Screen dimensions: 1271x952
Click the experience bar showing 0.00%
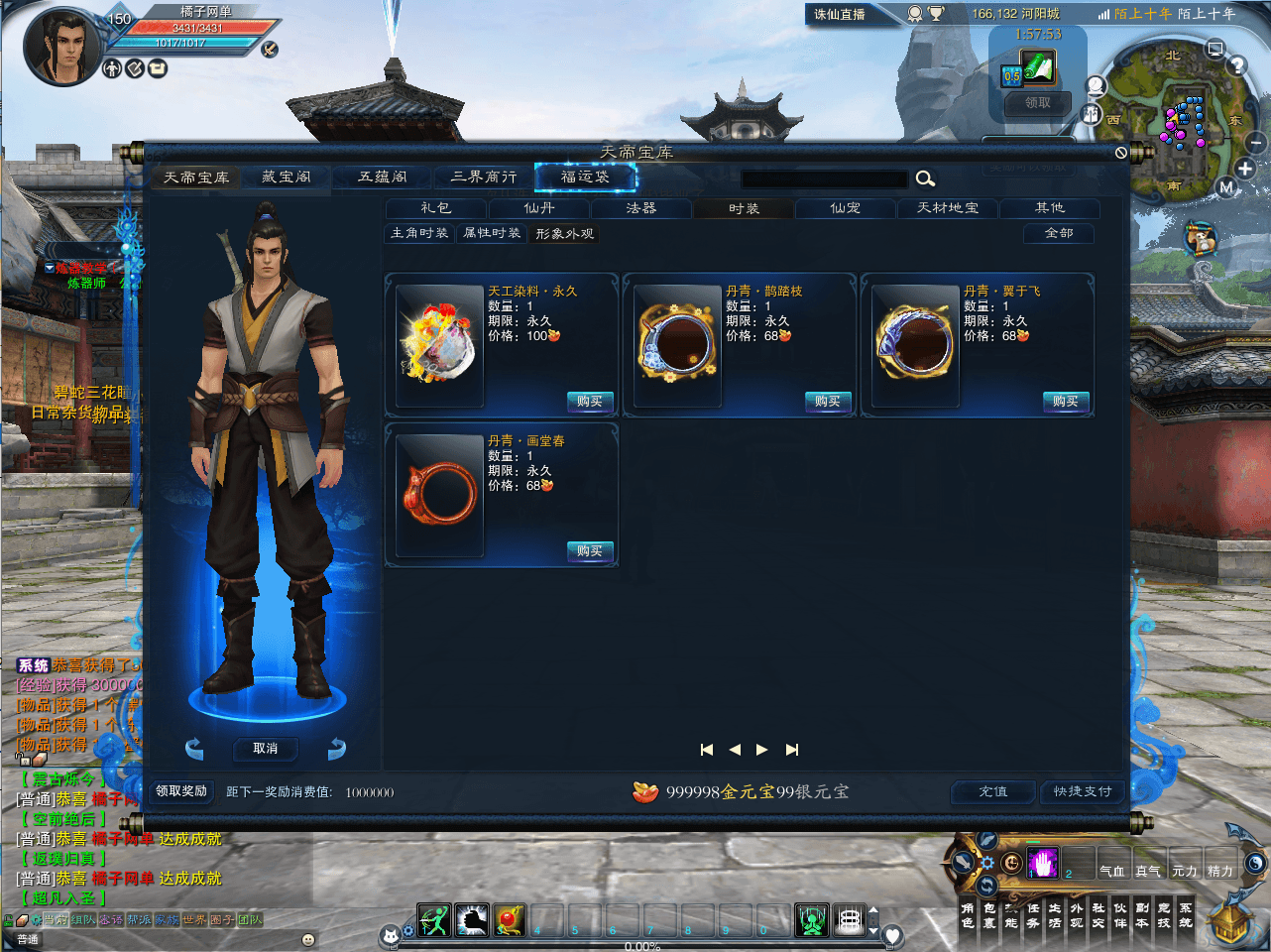click(643, 946)
